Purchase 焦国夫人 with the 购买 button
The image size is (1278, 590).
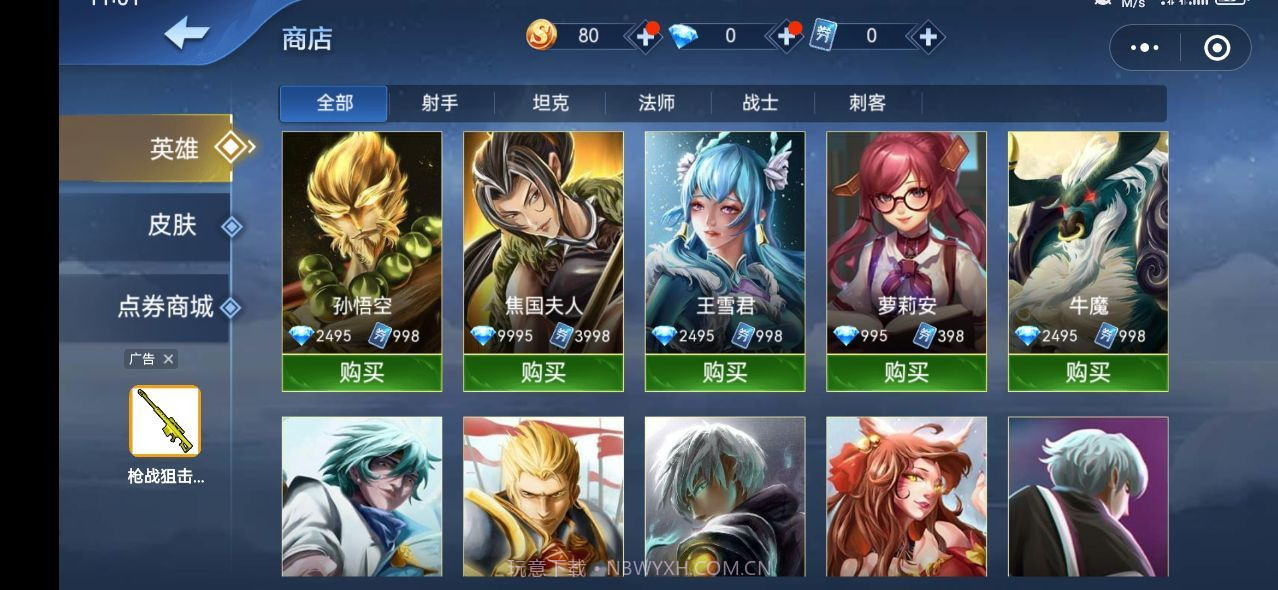coord(543,373)
